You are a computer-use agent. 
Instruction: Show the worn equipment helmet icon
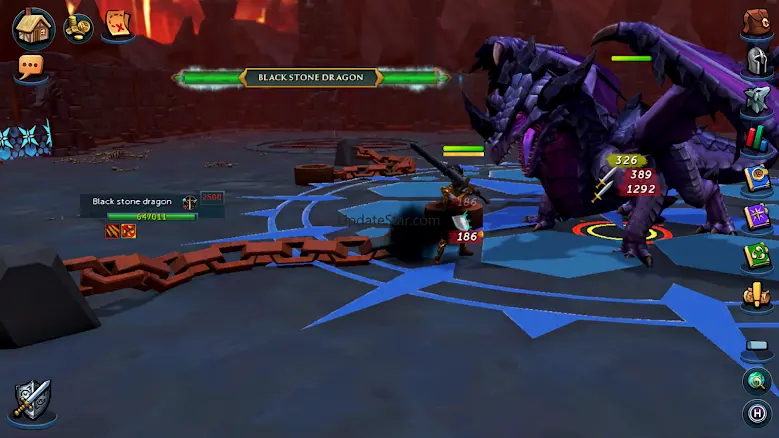coord(757,62)
